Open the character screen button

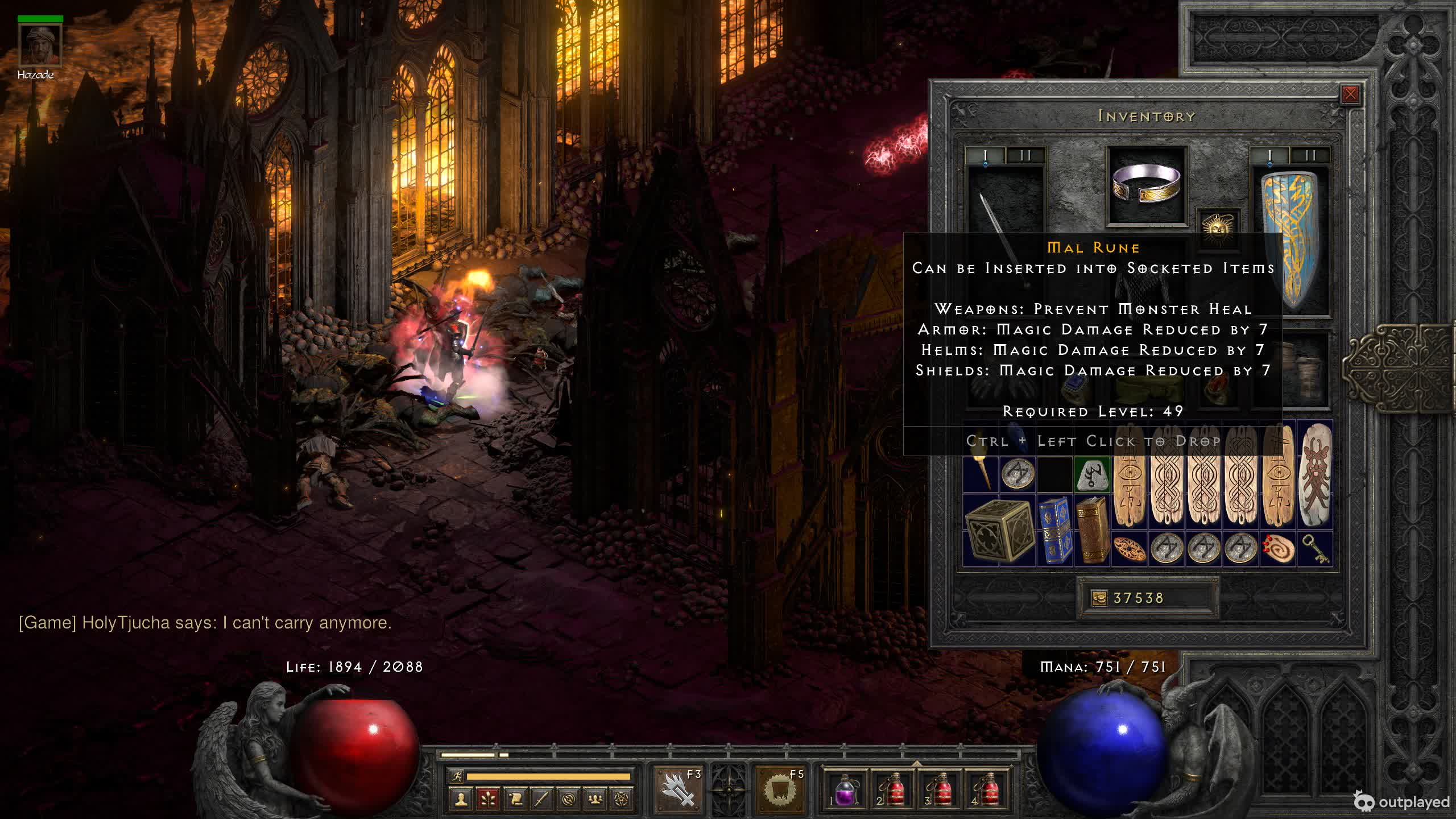tap(461, 799)
